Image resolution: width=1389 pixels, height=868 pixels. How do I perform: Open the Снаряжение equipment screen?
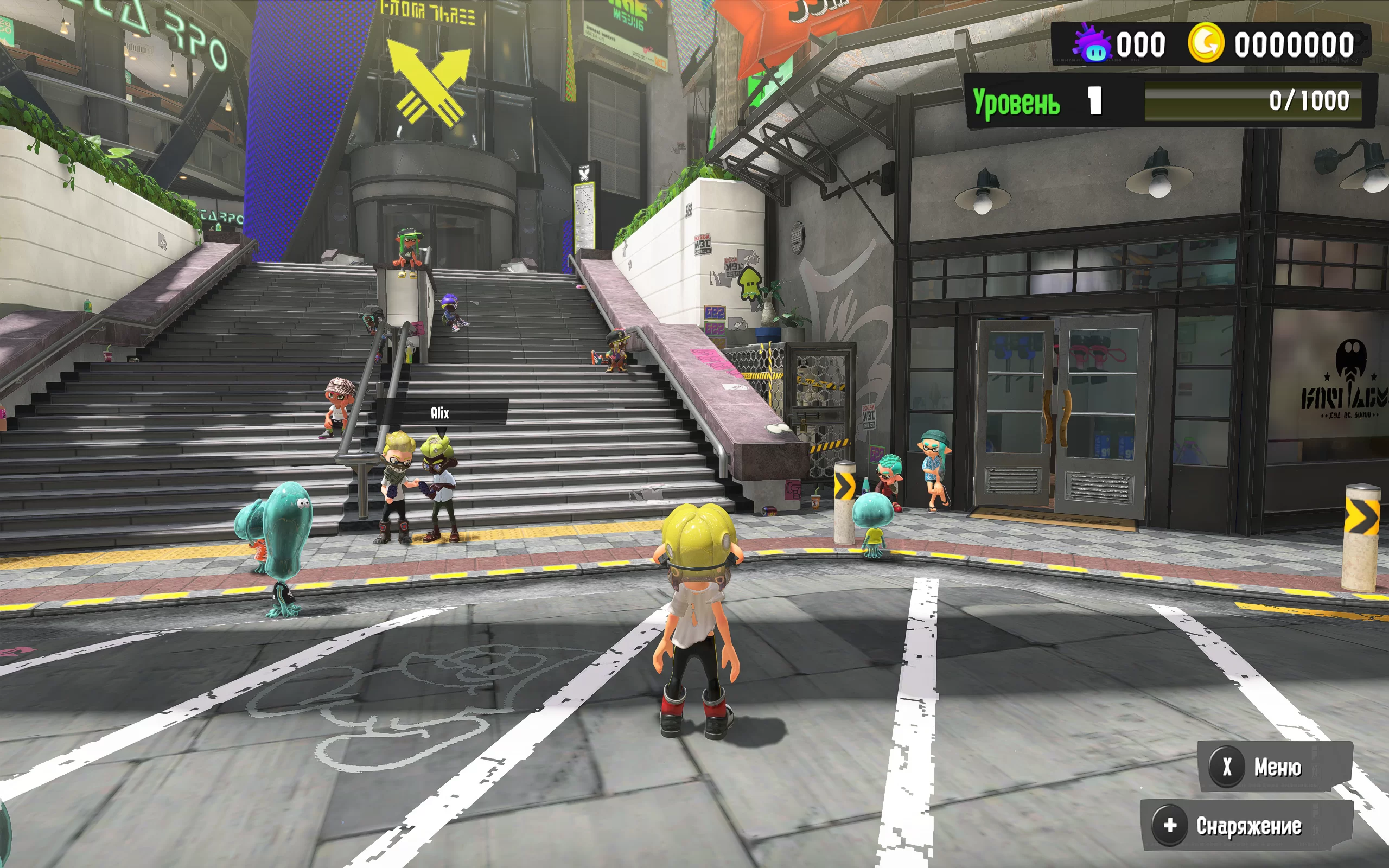point(1246,826)
